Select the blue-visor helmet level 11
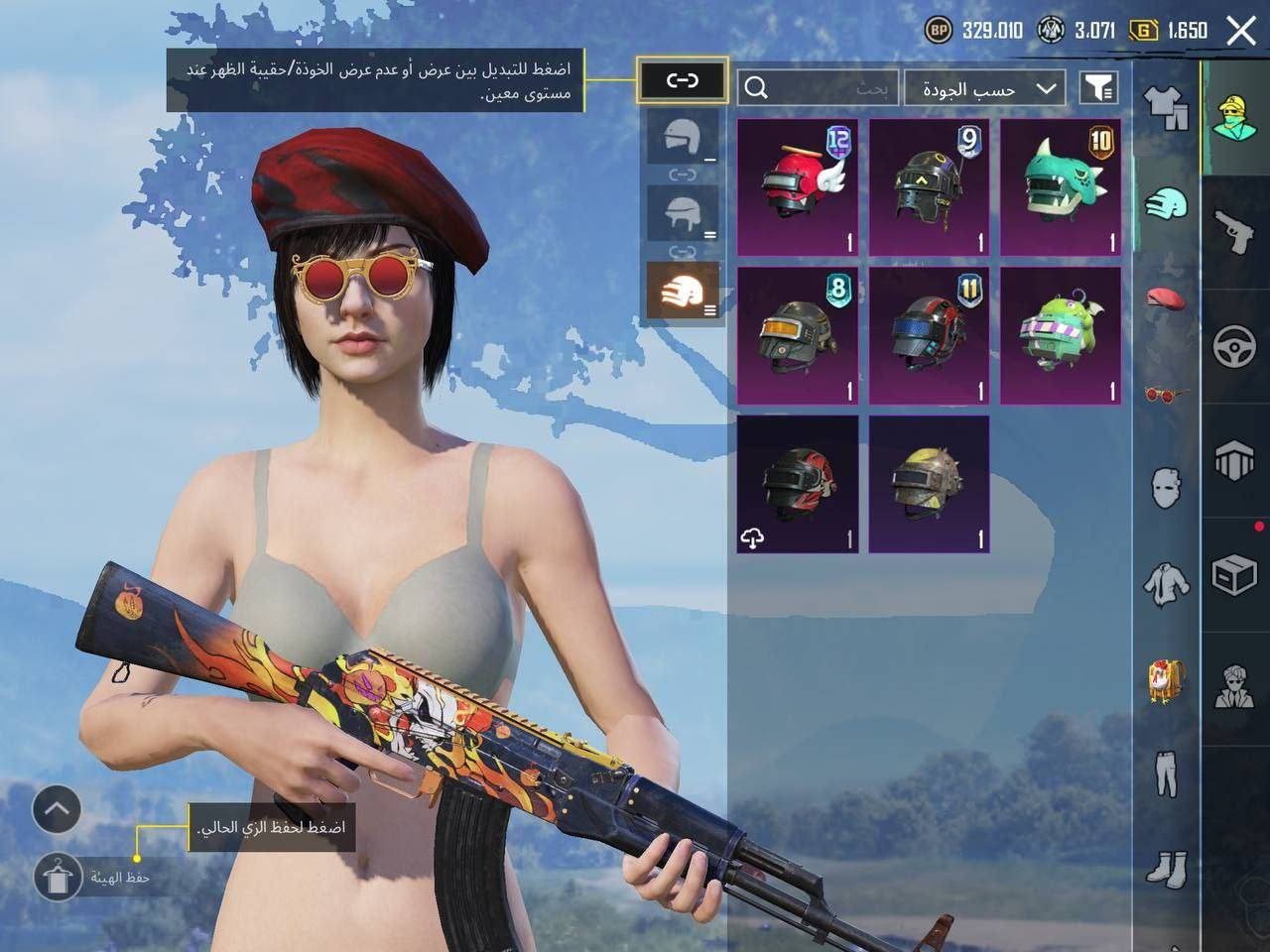 929,335
